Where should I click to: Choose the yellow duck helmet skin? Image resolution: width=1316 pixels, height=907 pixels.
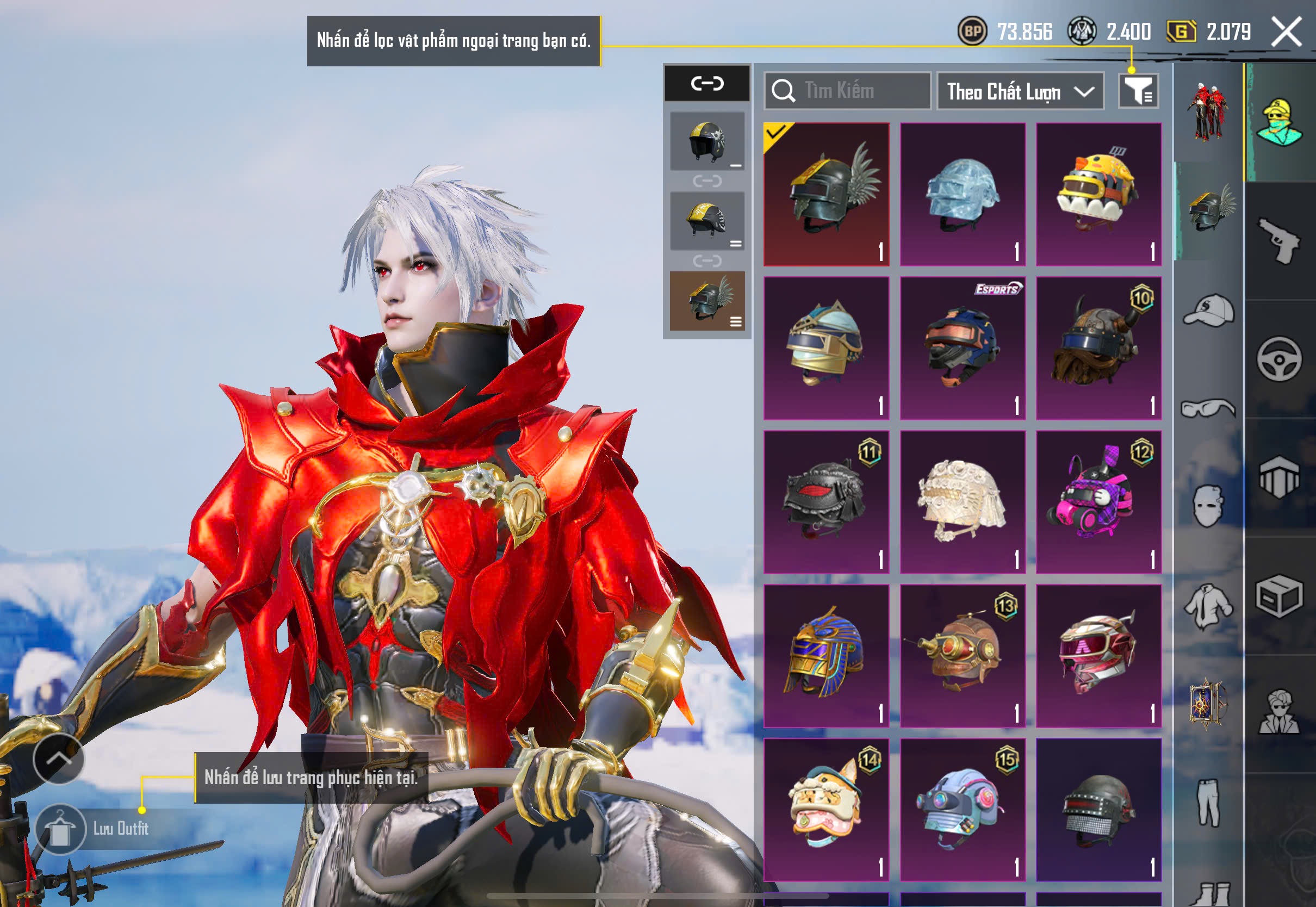[1098, 194]
